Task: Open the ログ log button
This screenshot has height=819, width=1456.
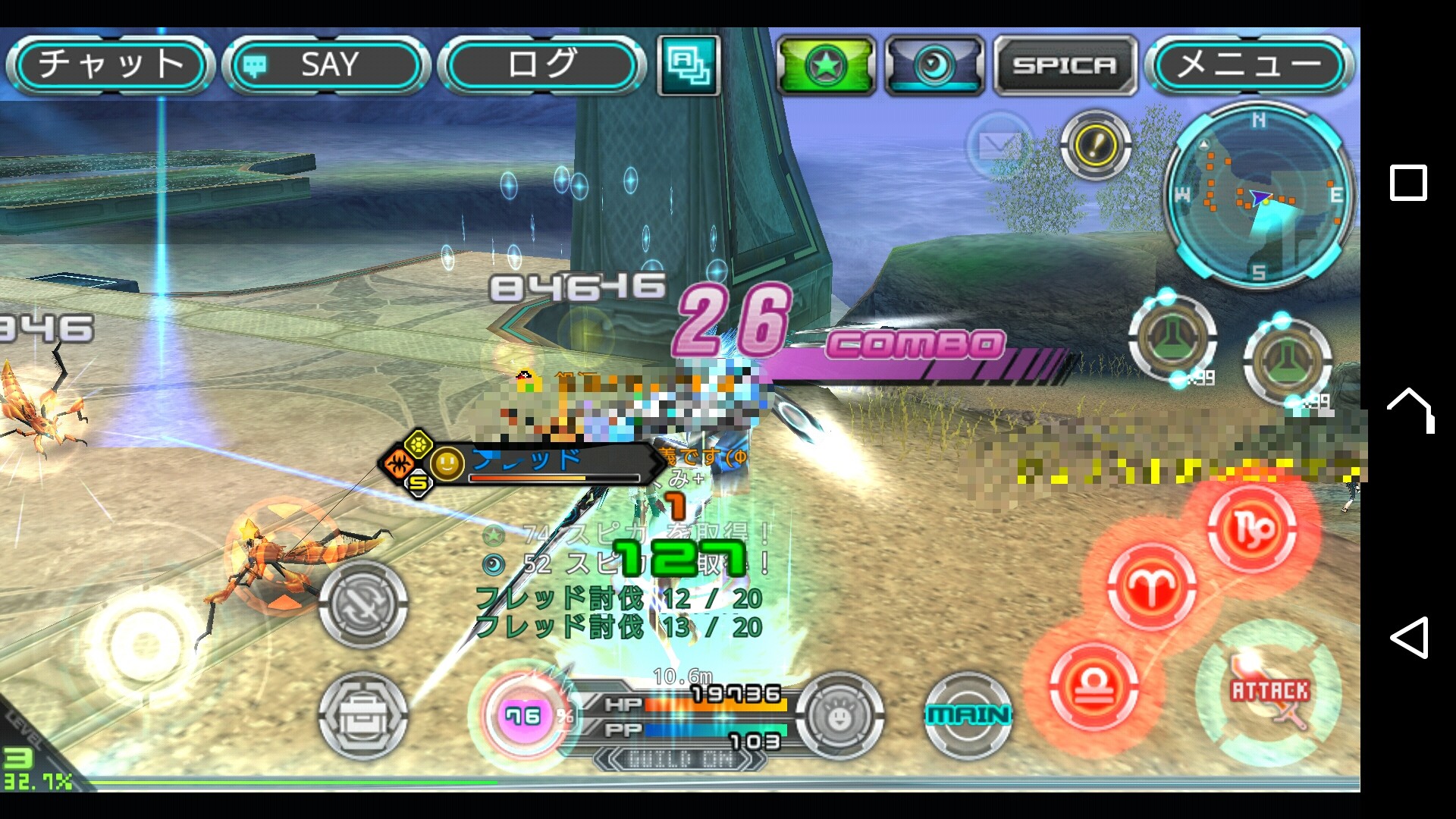Action: 542,65
